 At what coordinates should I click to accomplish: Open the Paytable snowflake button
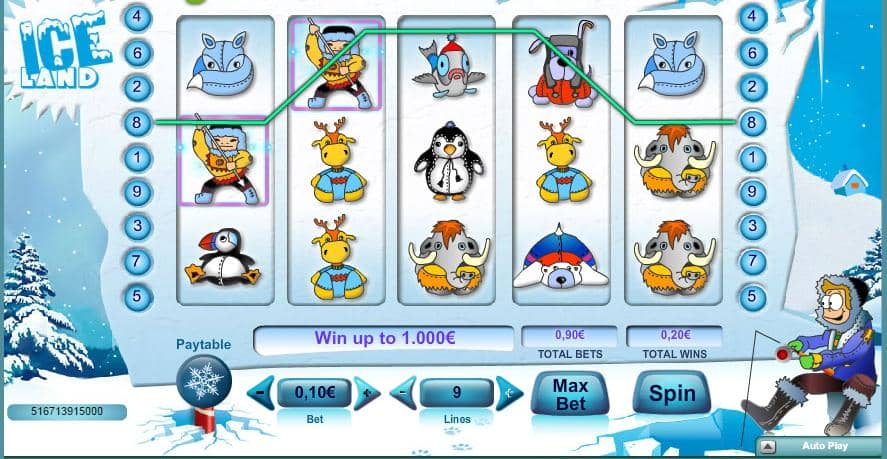pyautogui.click(x=204, y=382)
